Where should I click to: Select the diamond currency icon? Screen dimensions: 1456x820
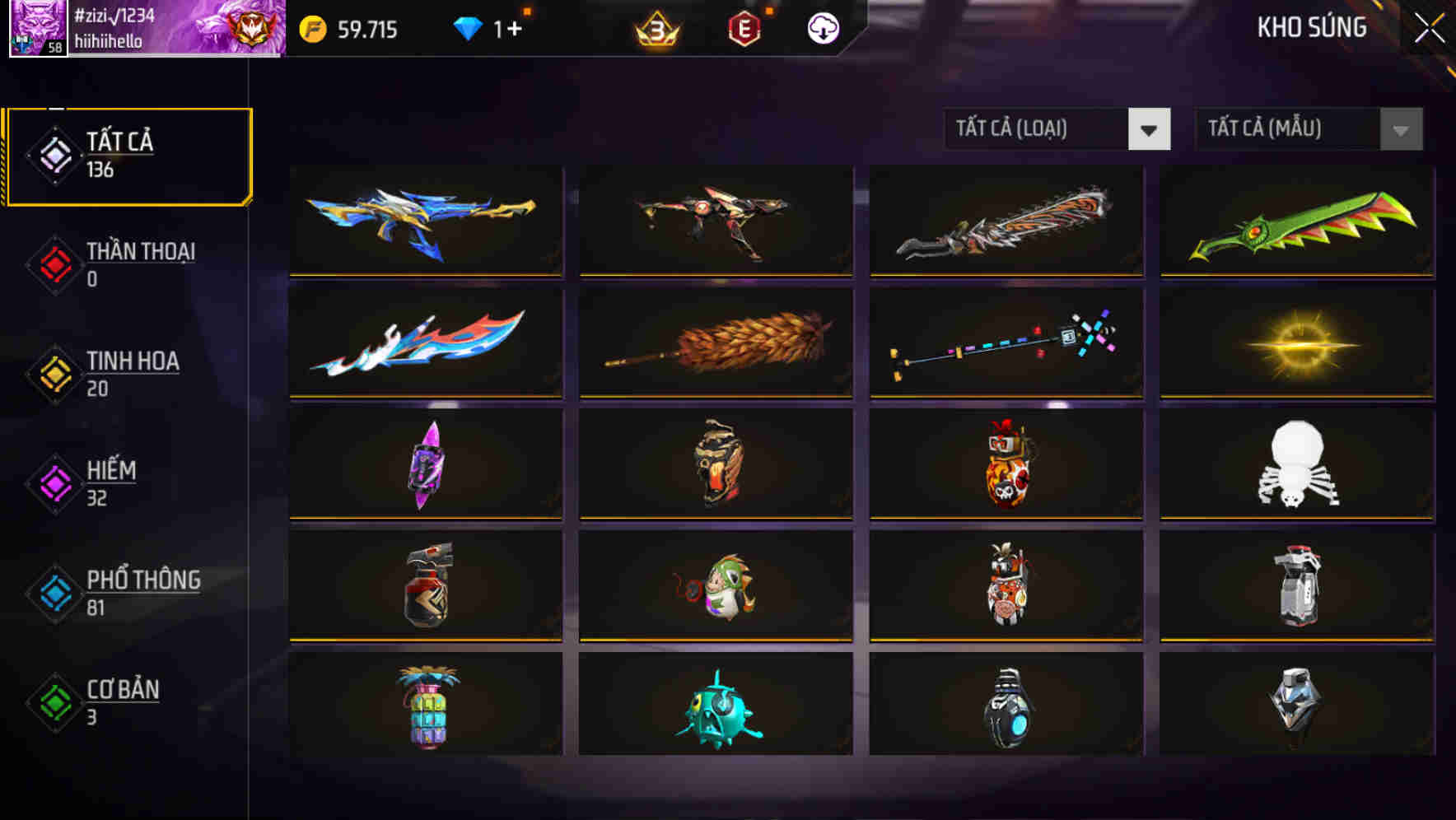click(x=469, y=27)
